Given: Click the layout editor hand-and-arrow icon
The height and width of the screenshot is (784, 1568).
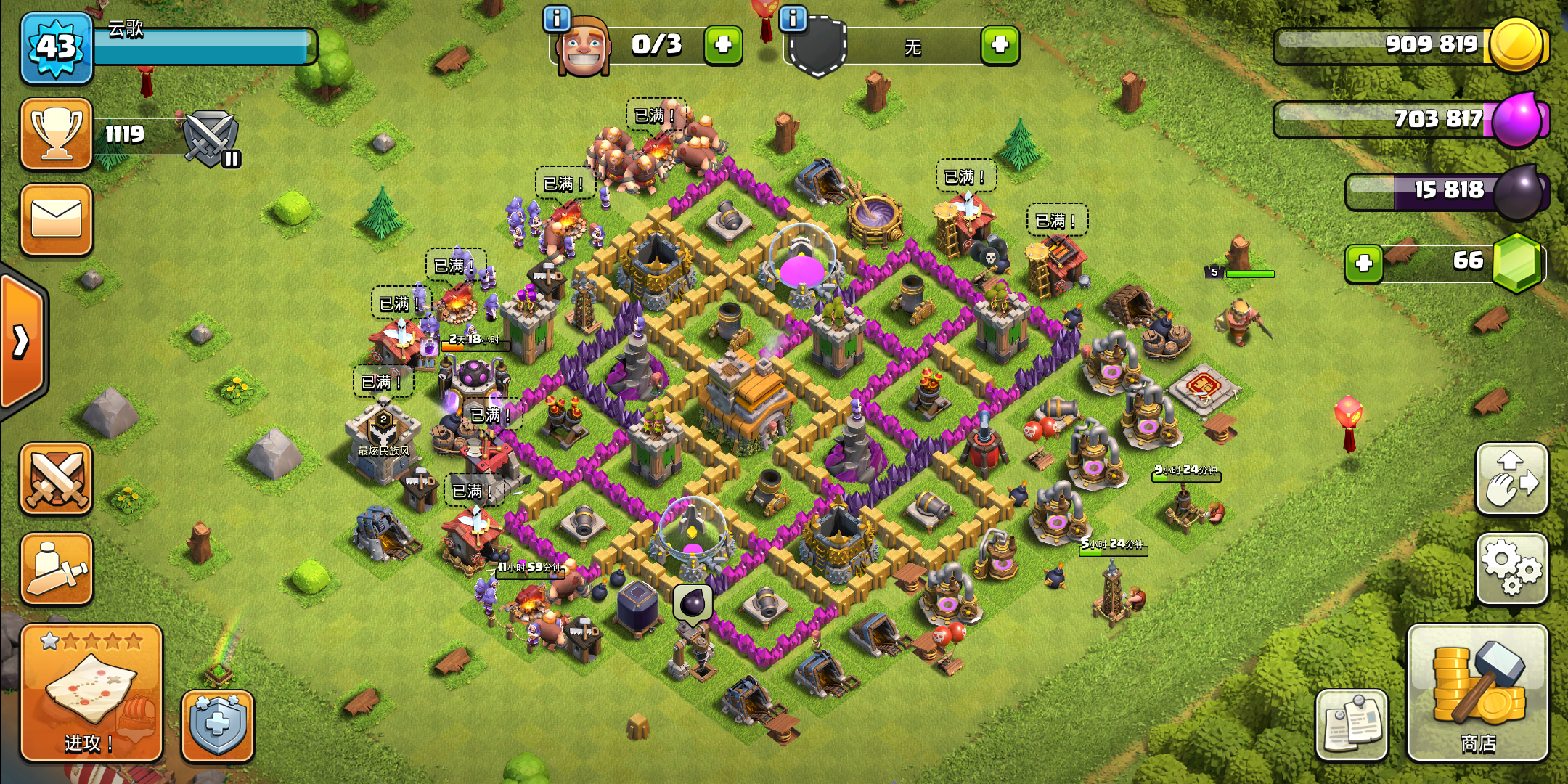Looking at the screenshot, I should tap(1511, 479).
